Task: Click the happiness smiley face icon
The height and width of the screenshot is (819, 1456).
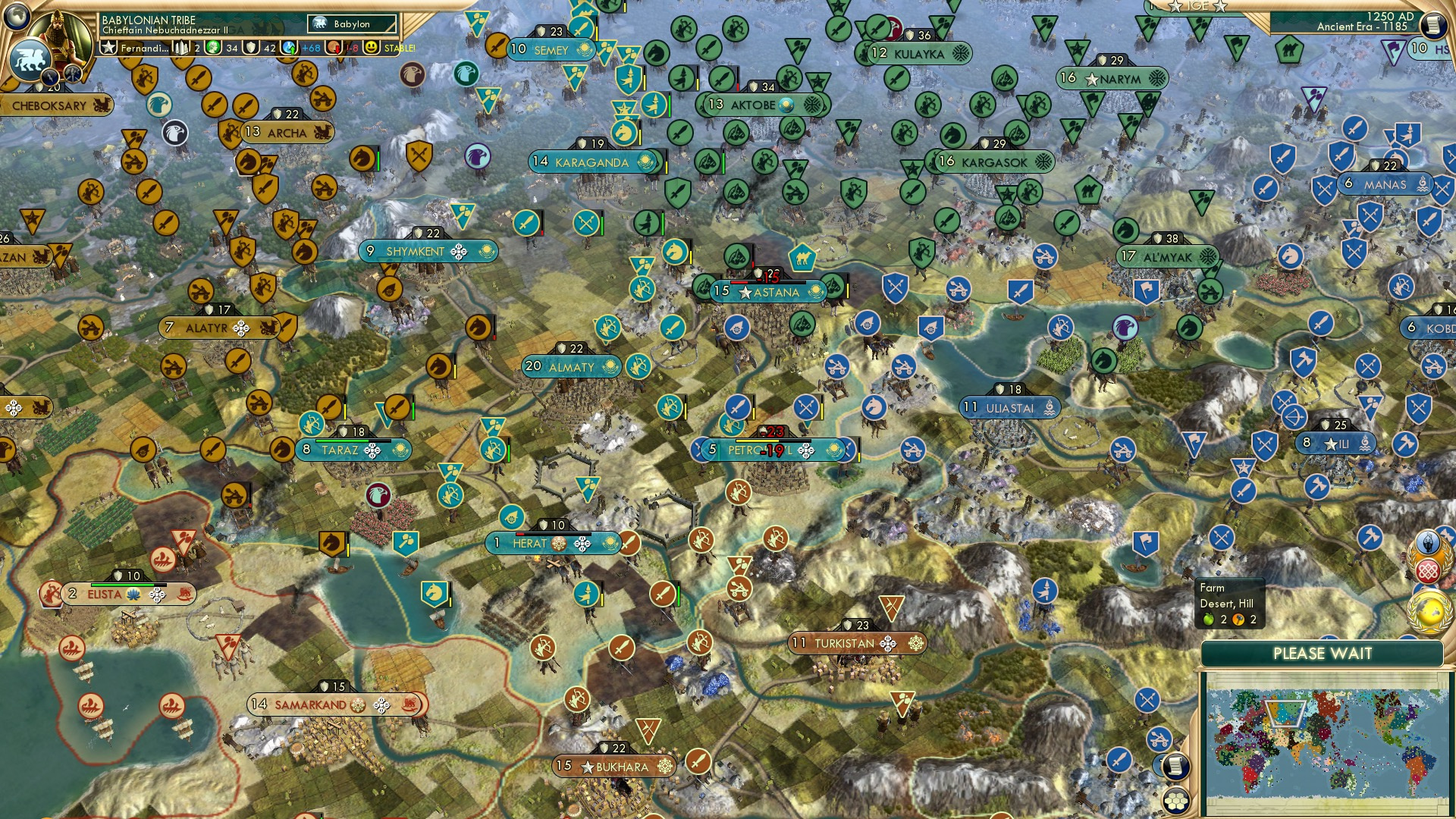Action: (x=371, y=49)
